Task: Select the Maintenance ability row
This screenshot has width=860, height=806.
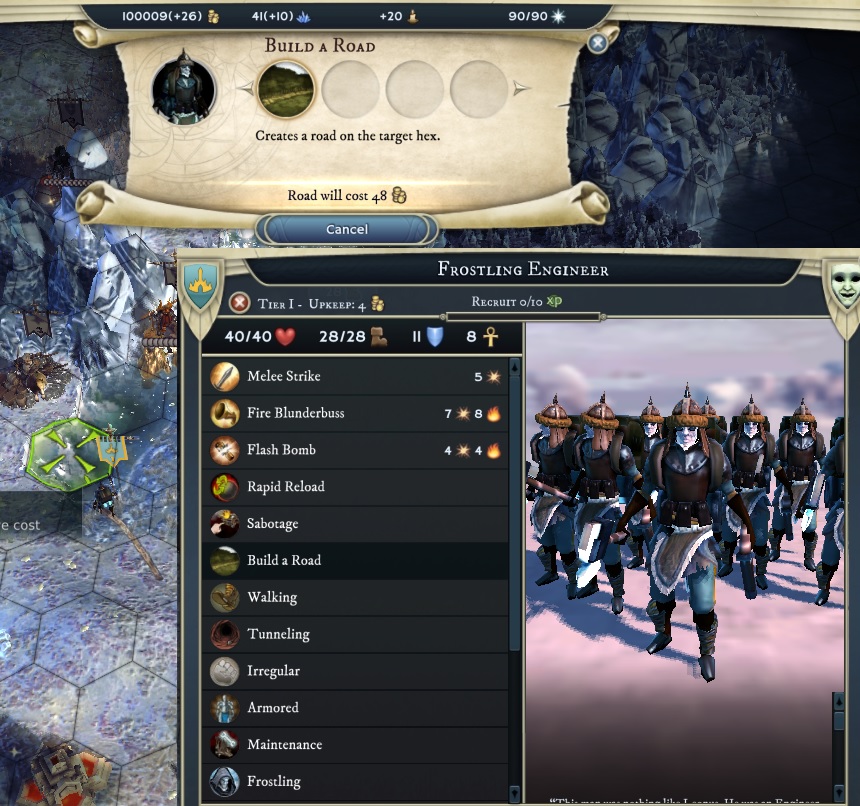Action: [x=355, y=745]
